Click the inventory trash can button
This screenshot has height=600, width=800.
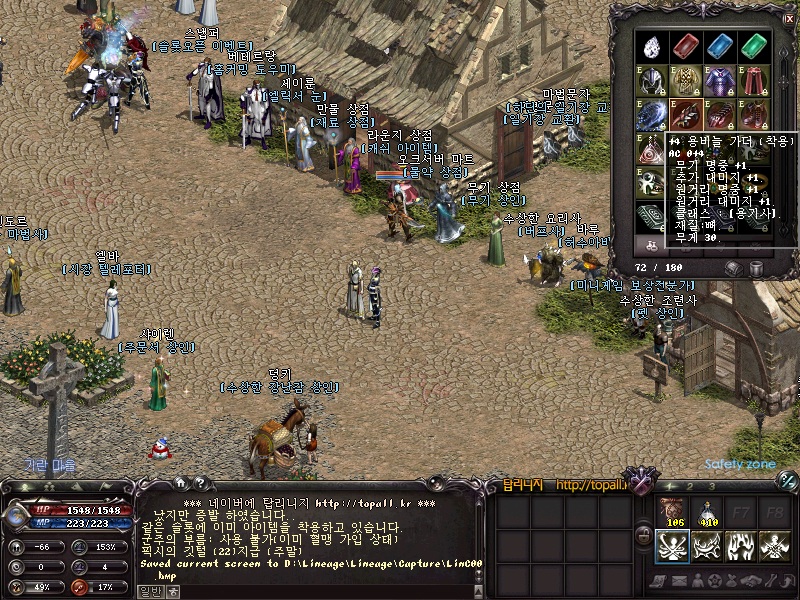(x=757, y=268)
